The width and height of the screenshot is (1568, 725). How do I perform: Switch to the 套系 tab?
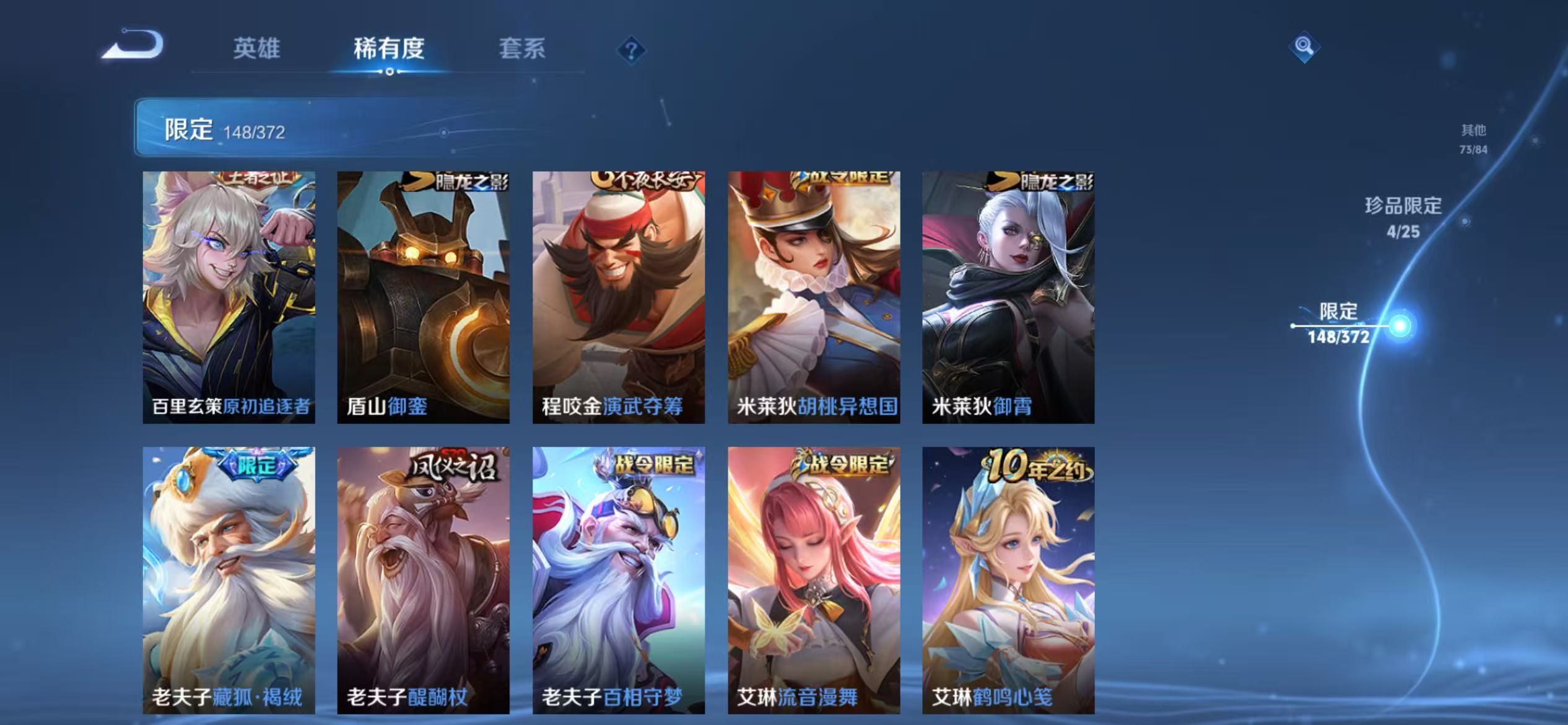coord(523,50)
